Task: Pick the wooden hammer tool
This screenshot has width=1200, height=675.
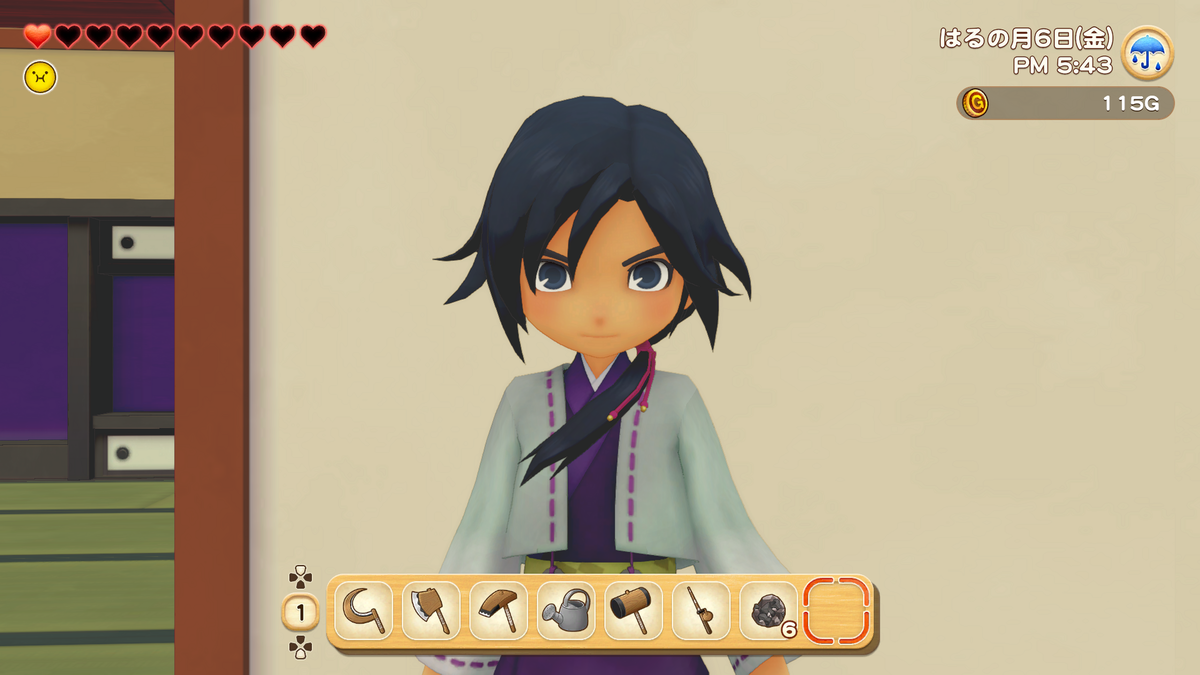Action: point(634,611)
